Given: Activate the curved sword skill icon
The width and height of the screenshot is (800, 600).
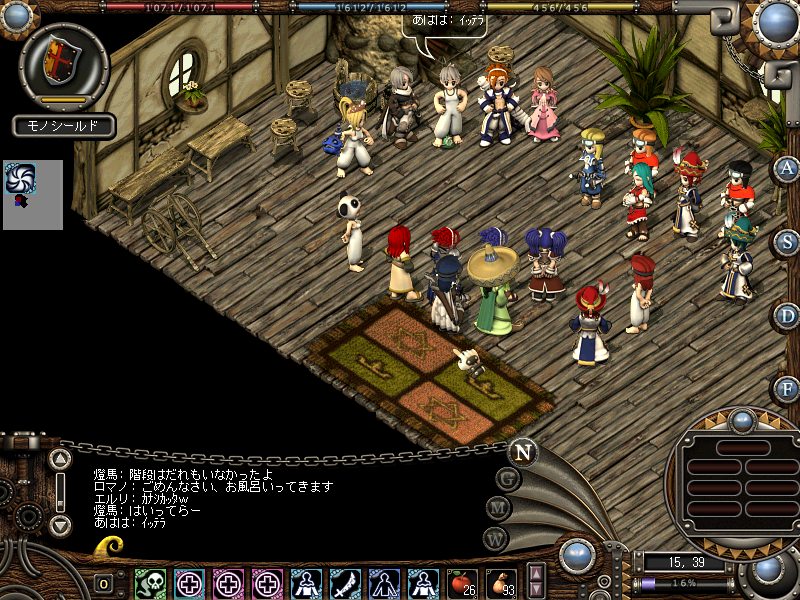Looking at the screenshot, I should (345, 583).
